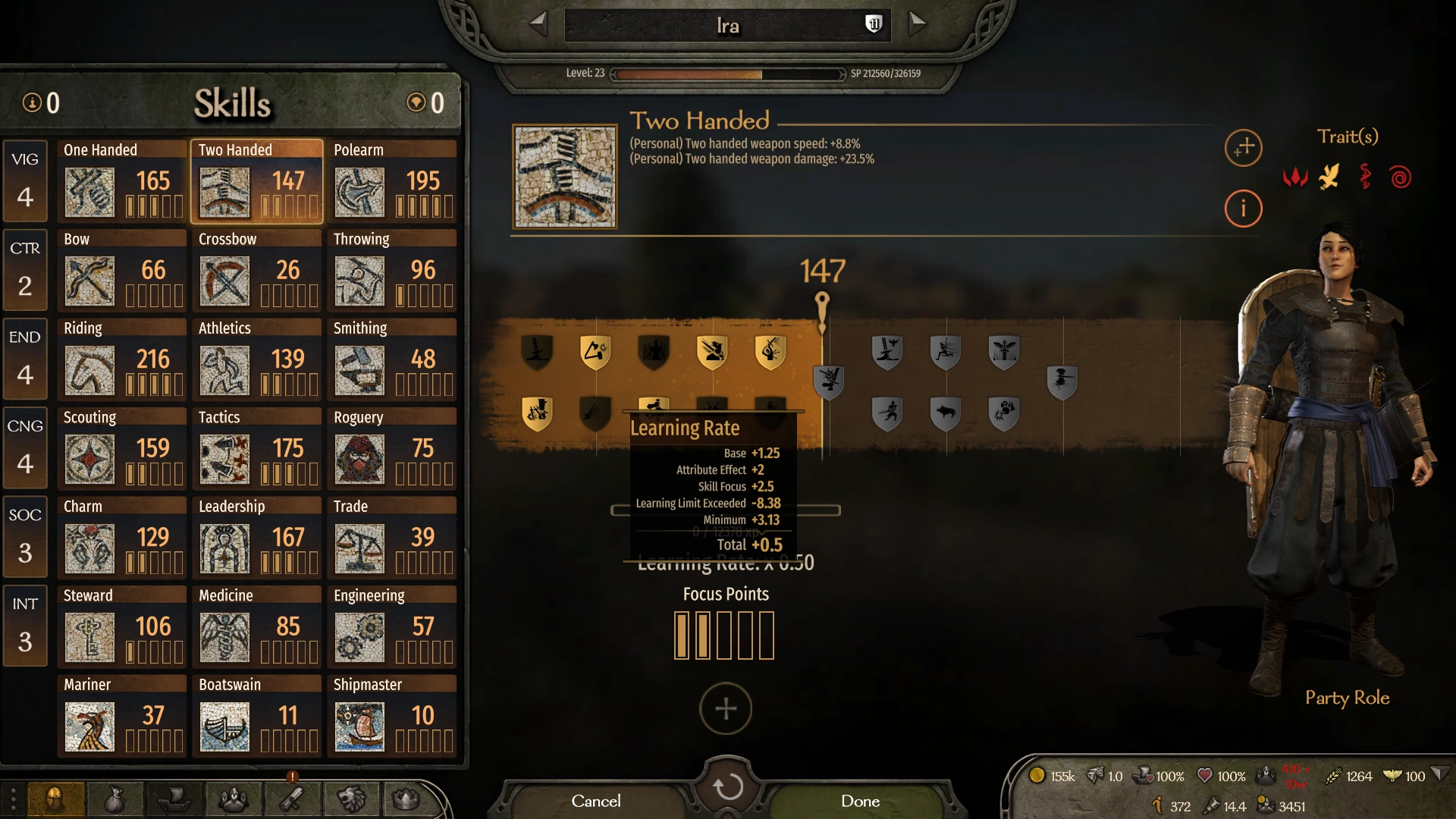Screen dimensions: 1456x819
Task: Switch to the Fleet ship tab
Action: [x=173, y=799]
